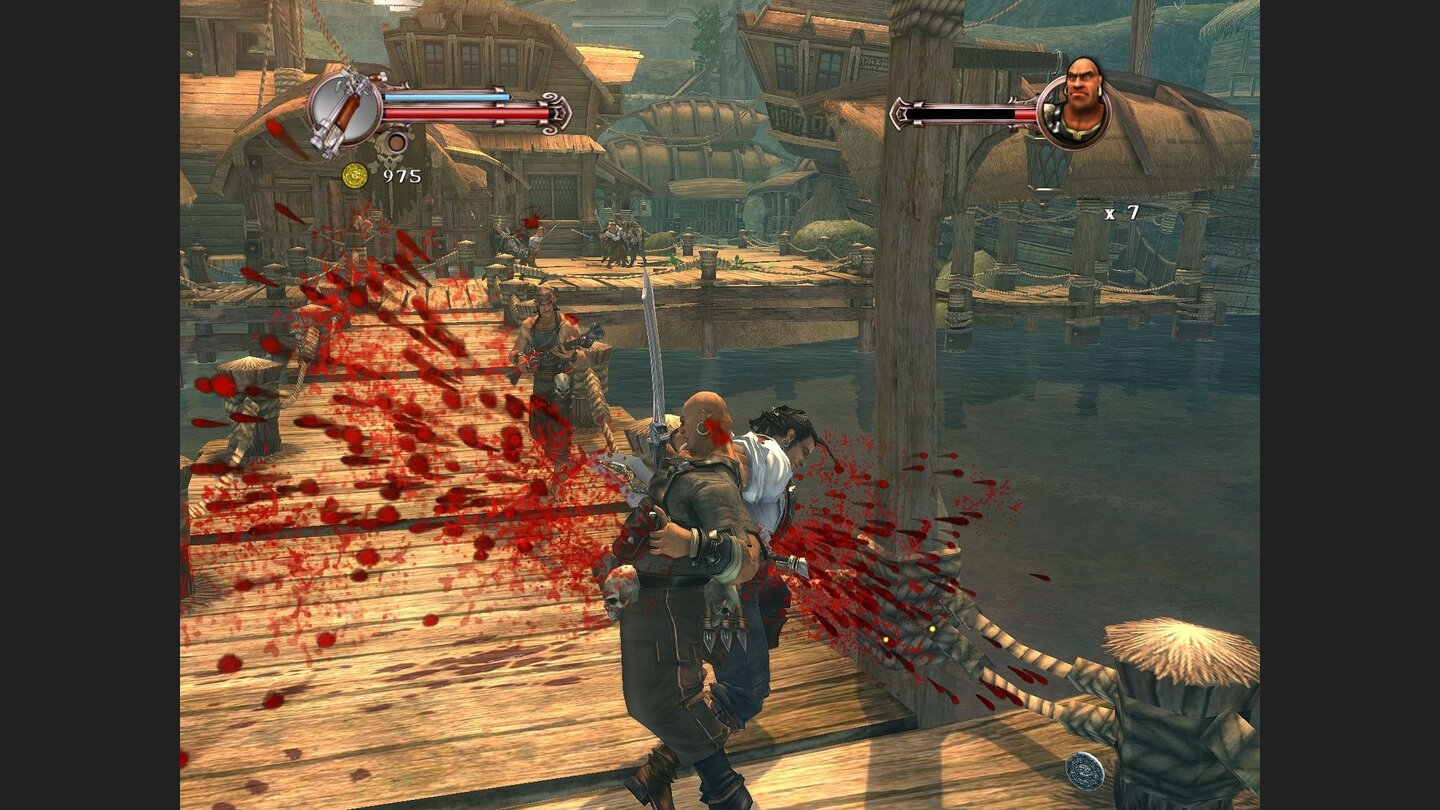This screenshot has width=1440, height=810.
Task: Click the 975 gold amount label
Action: coord(402,176)
